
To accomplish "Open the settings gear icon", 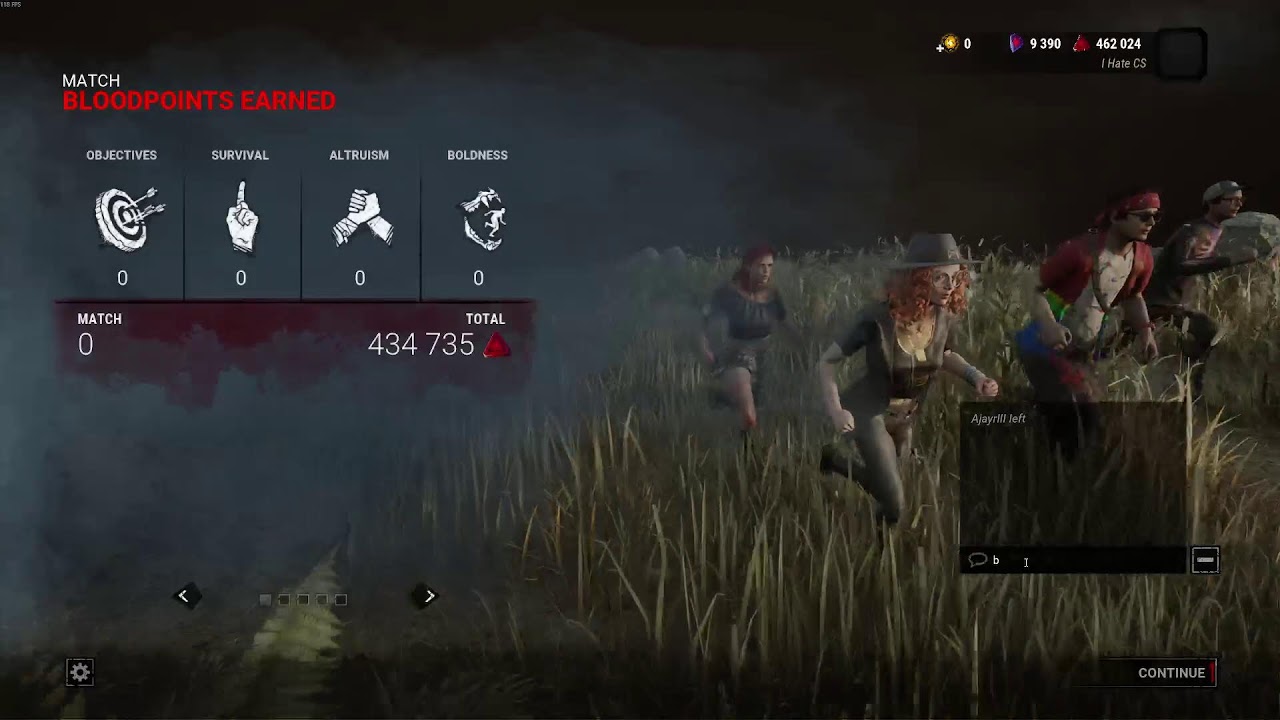I will (80, 673).
